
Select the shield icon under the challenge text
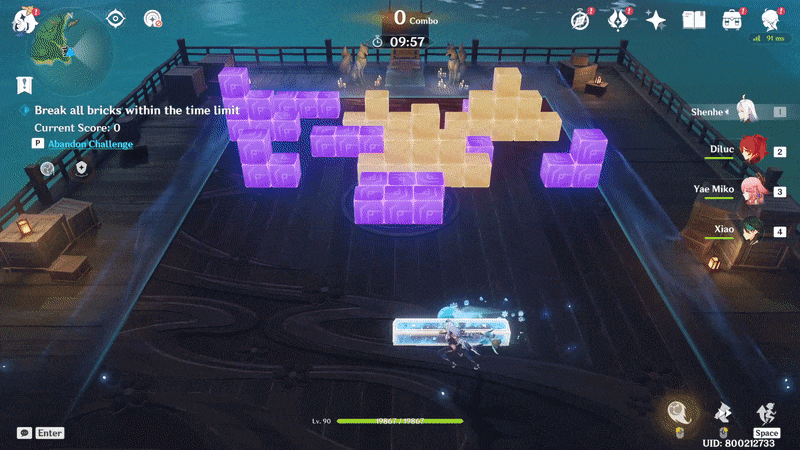click(x=82, y=169)
